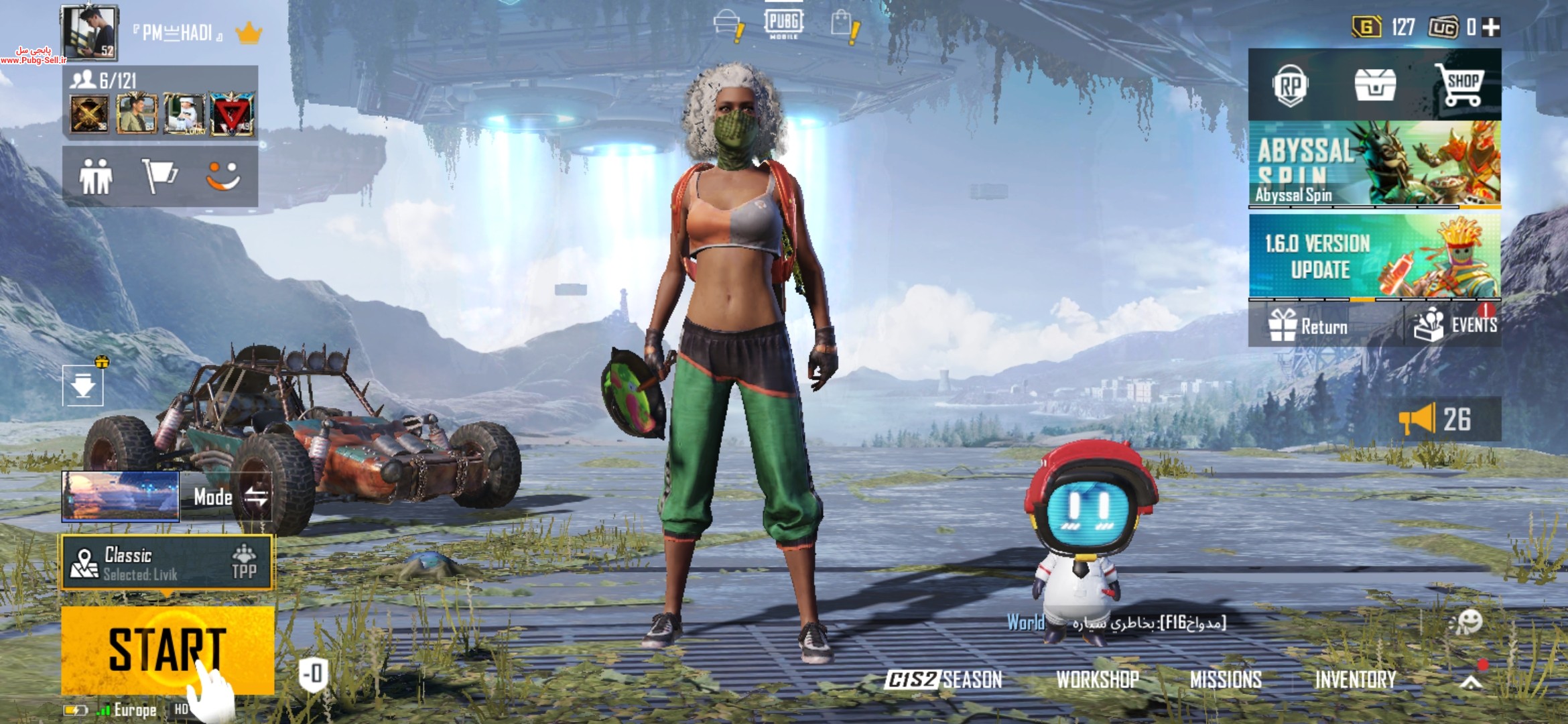This screenshot has height=724, width=1568.
Task: View the C1S2 Season page
Action: [x=943, y=680]
